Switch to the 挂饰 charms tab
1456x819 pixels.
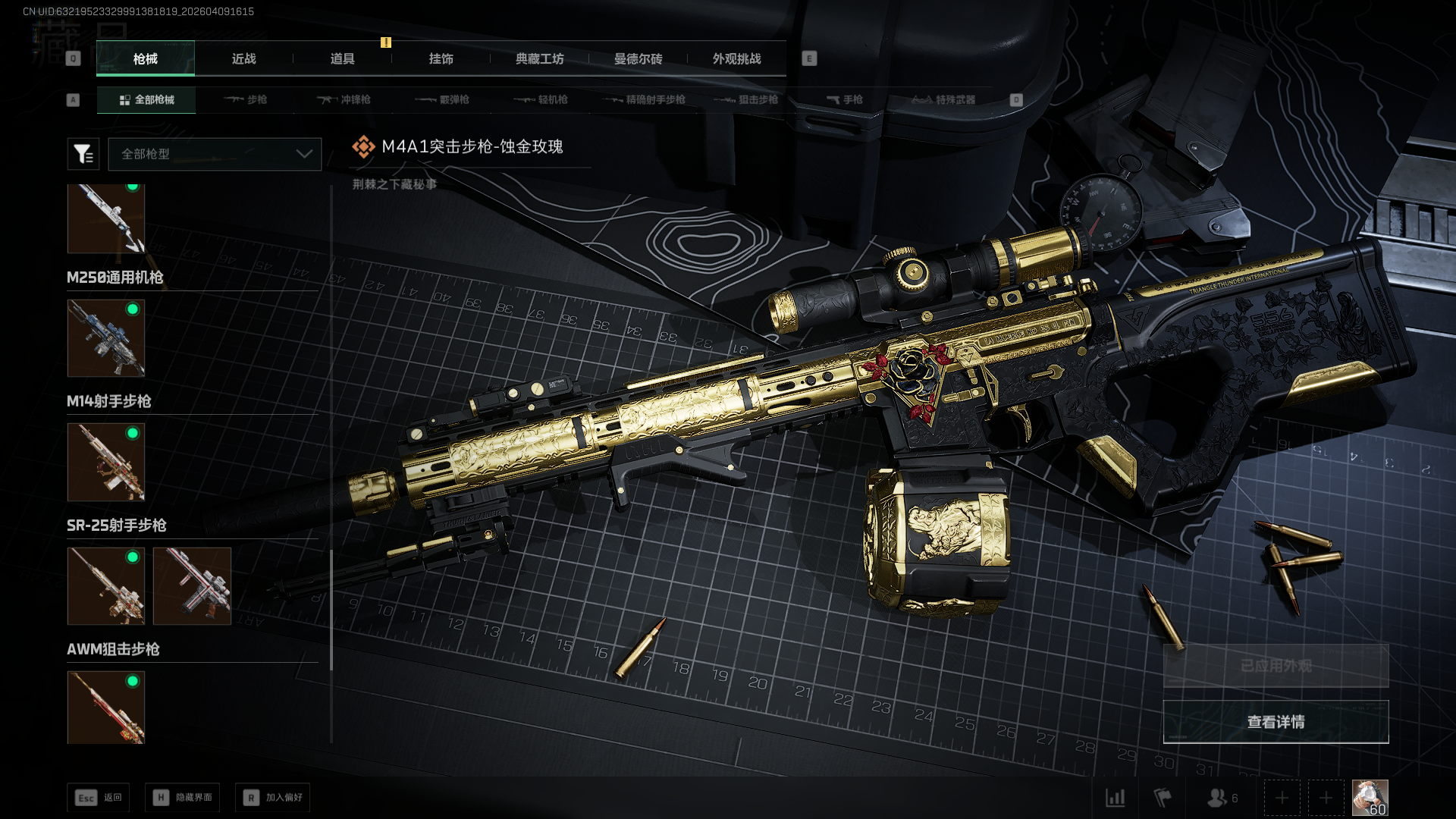tap(441, 59)
